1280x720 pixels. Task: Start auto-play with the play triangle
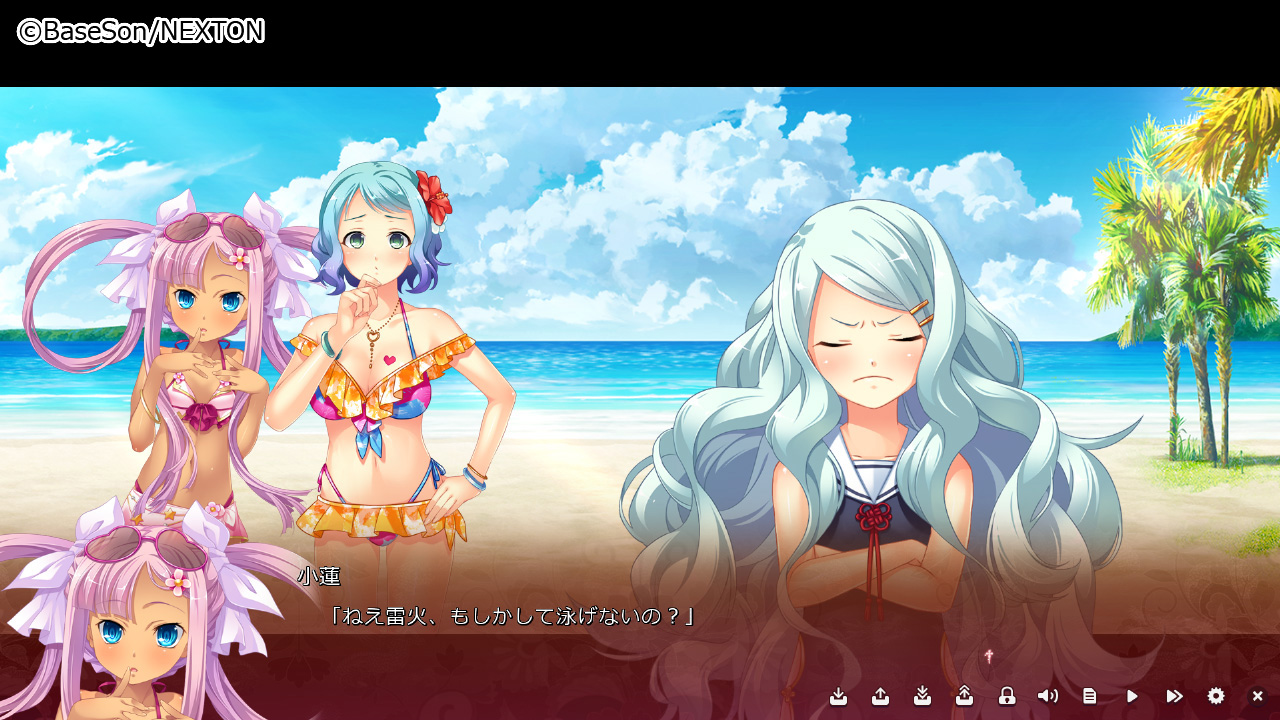[x=1132, y=696]
